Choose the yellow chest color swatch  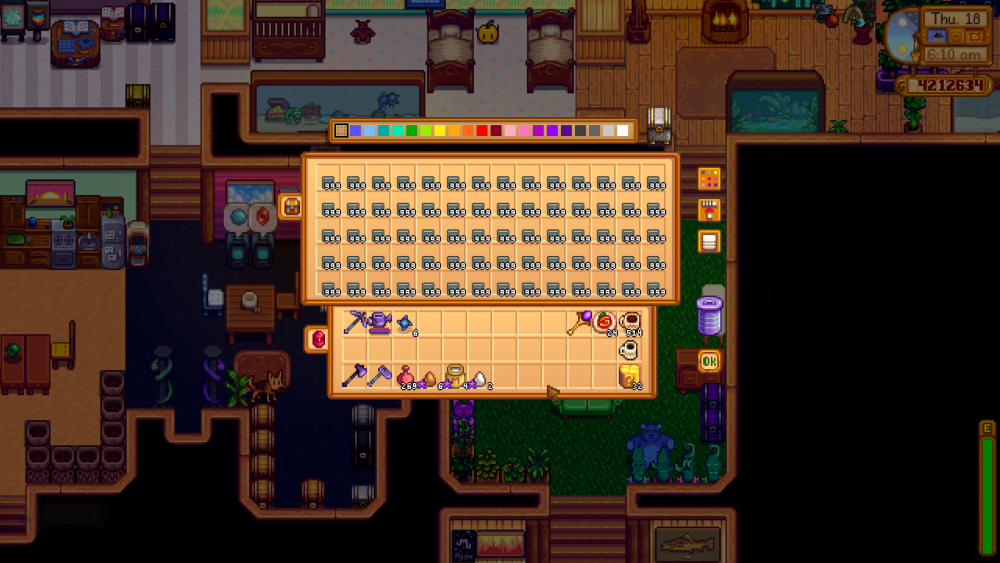[440, 131]
